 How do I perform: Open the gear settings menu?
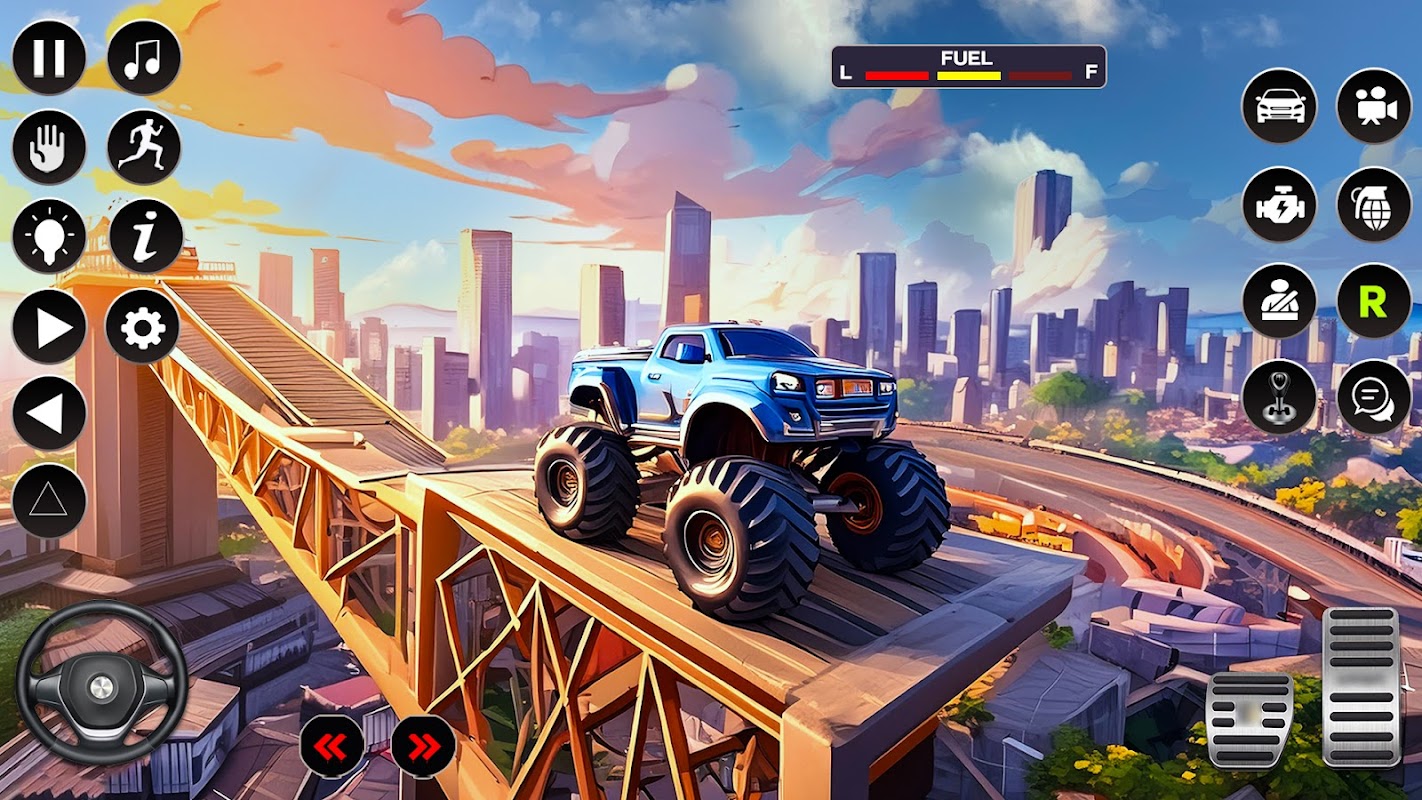tap(143, 327)
